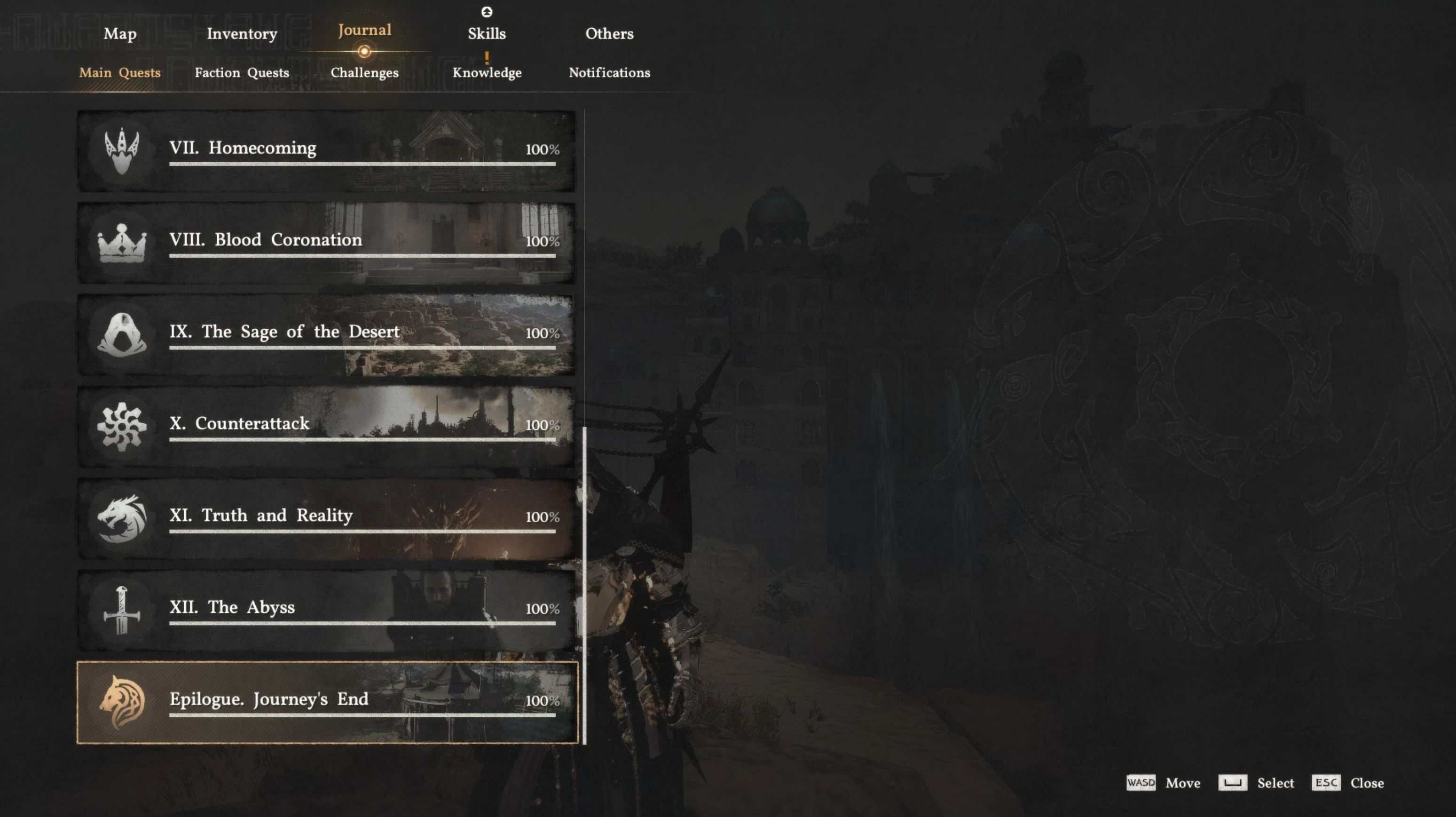Open XII. The Abyss chapter
This screenshot has height=817, width=1456.
point(327,611)
